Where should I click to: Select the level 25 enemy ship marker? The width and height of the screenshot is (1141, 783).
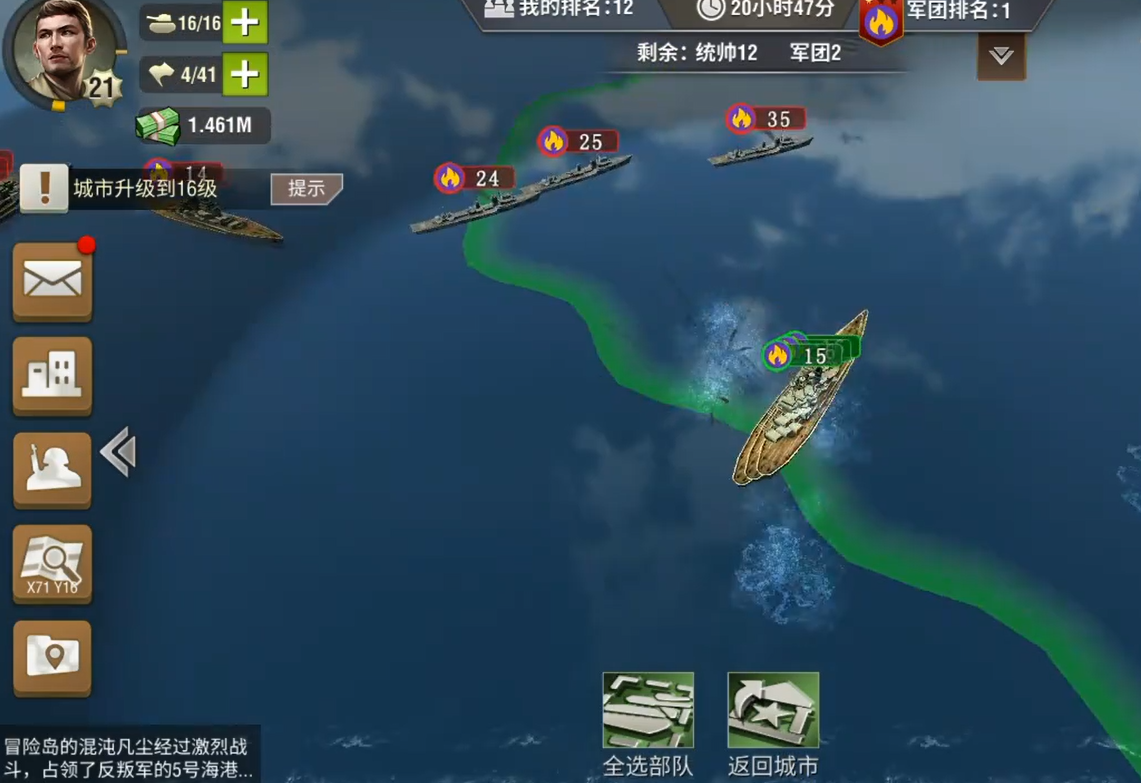tap(579, 142)
